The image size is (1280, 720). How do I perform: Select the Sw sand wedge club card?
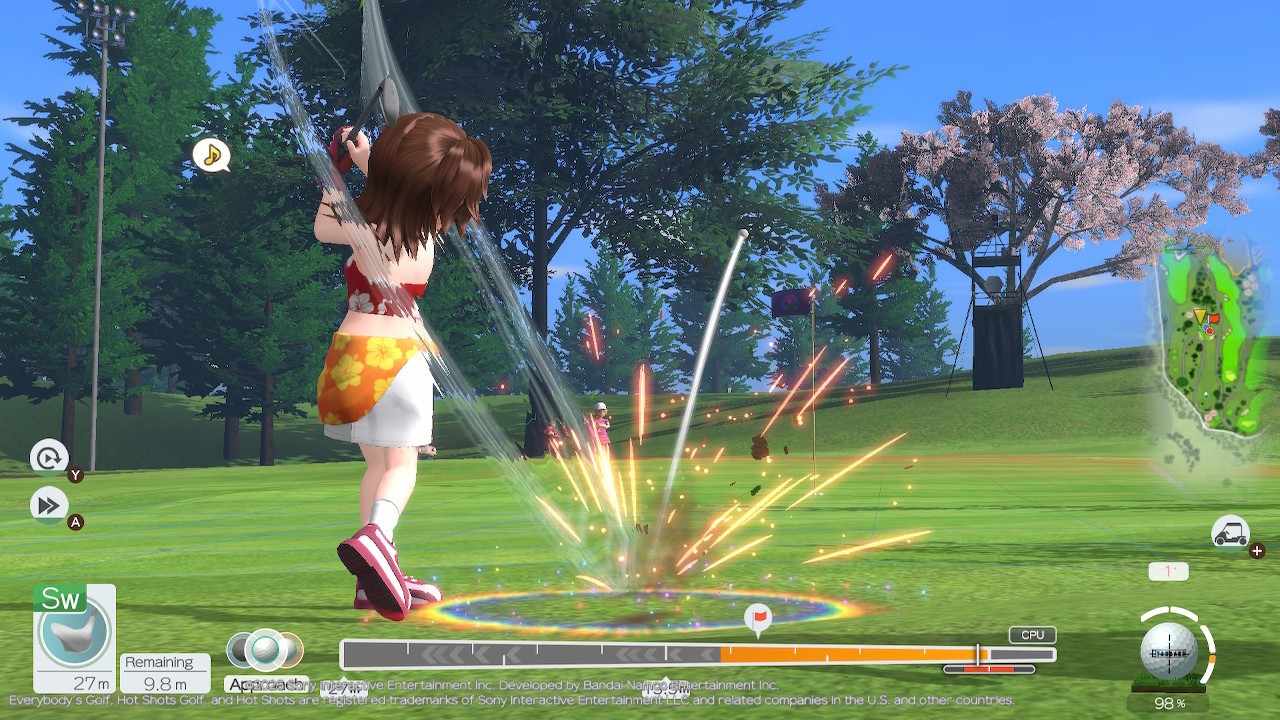74,638
